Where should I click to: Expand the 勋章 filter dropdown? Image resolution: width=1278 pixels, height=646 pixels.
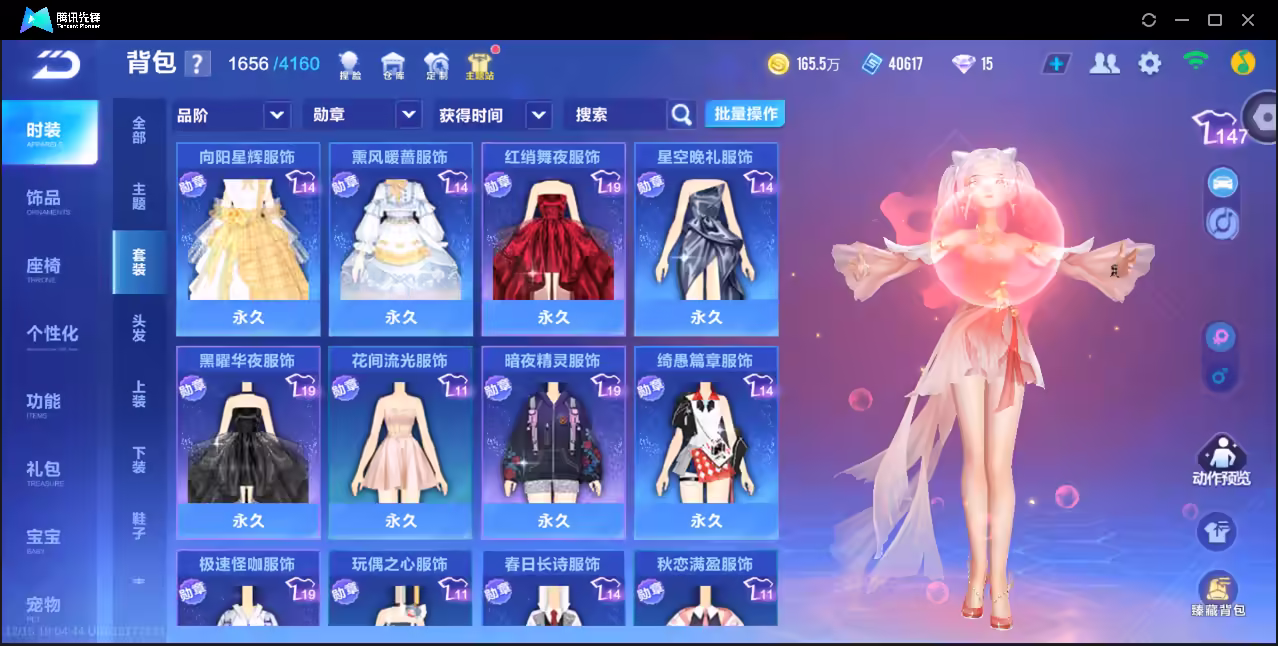click(408, 115)
